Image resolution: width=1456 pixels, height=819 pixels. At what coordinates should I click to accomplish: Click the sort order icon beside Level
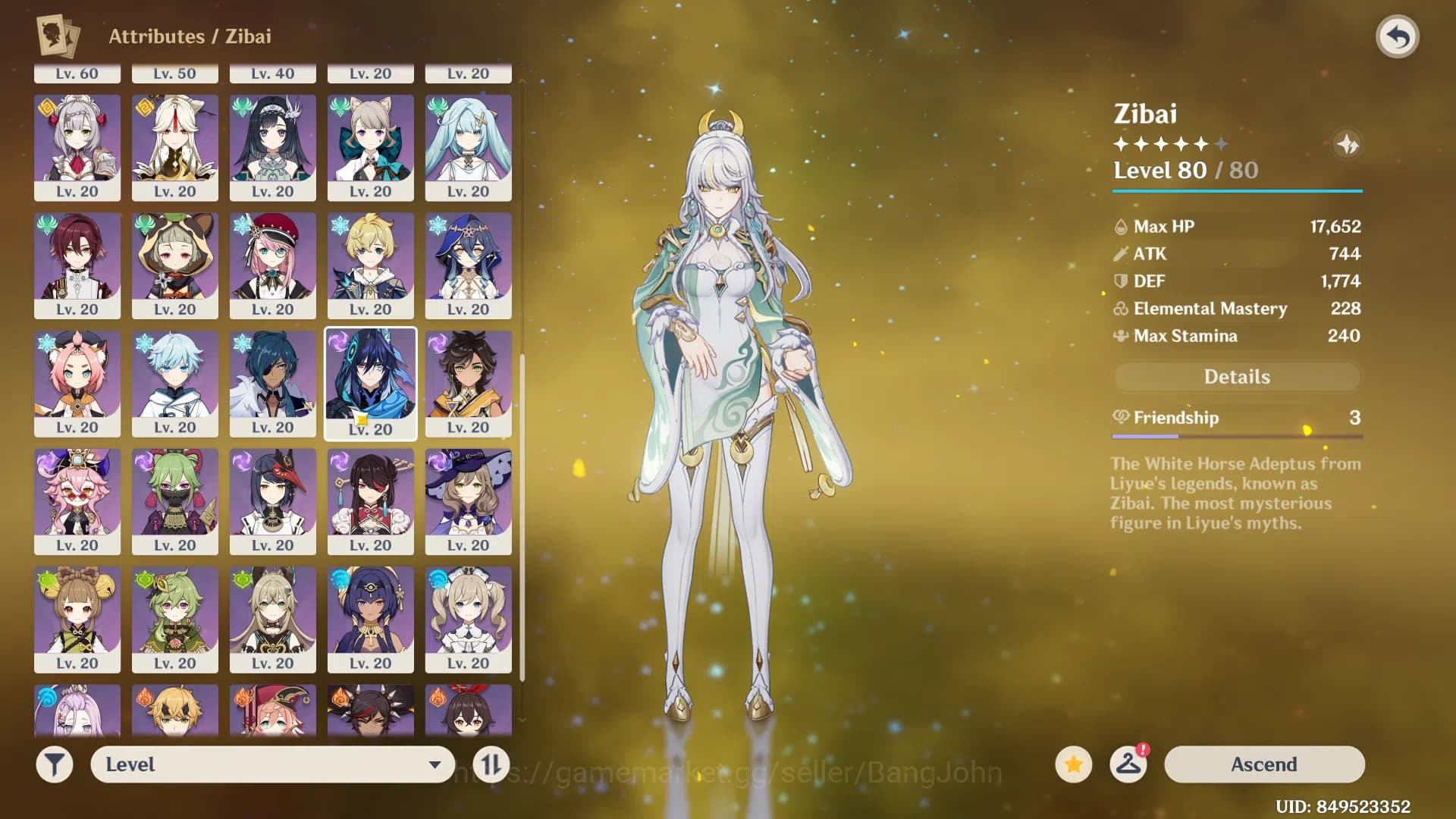tap(491, 764)
